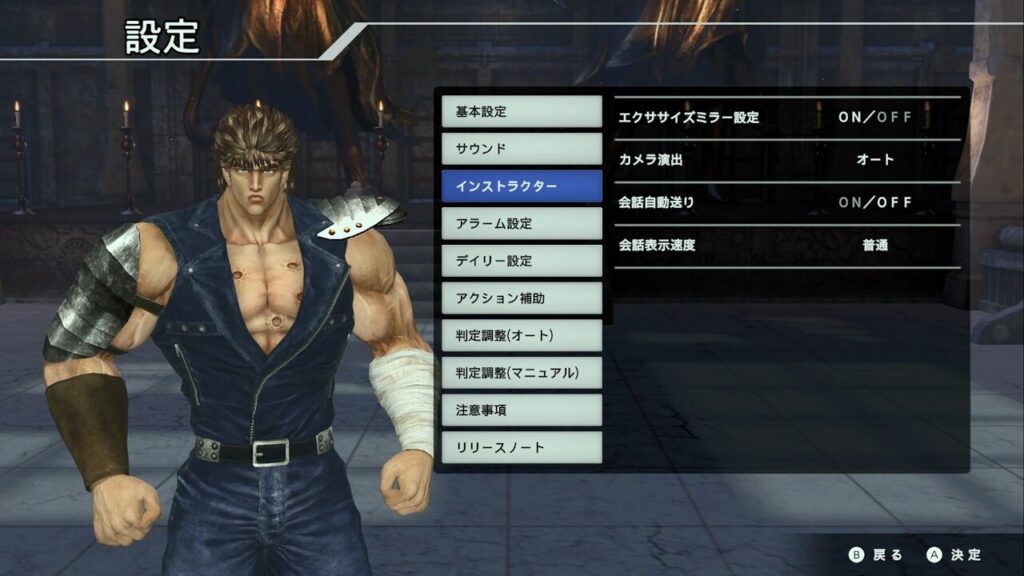Viewport: 1024px width, 576px height.
Task: Change the カメラ演出 オート setting
Action: tap(875, 160)
